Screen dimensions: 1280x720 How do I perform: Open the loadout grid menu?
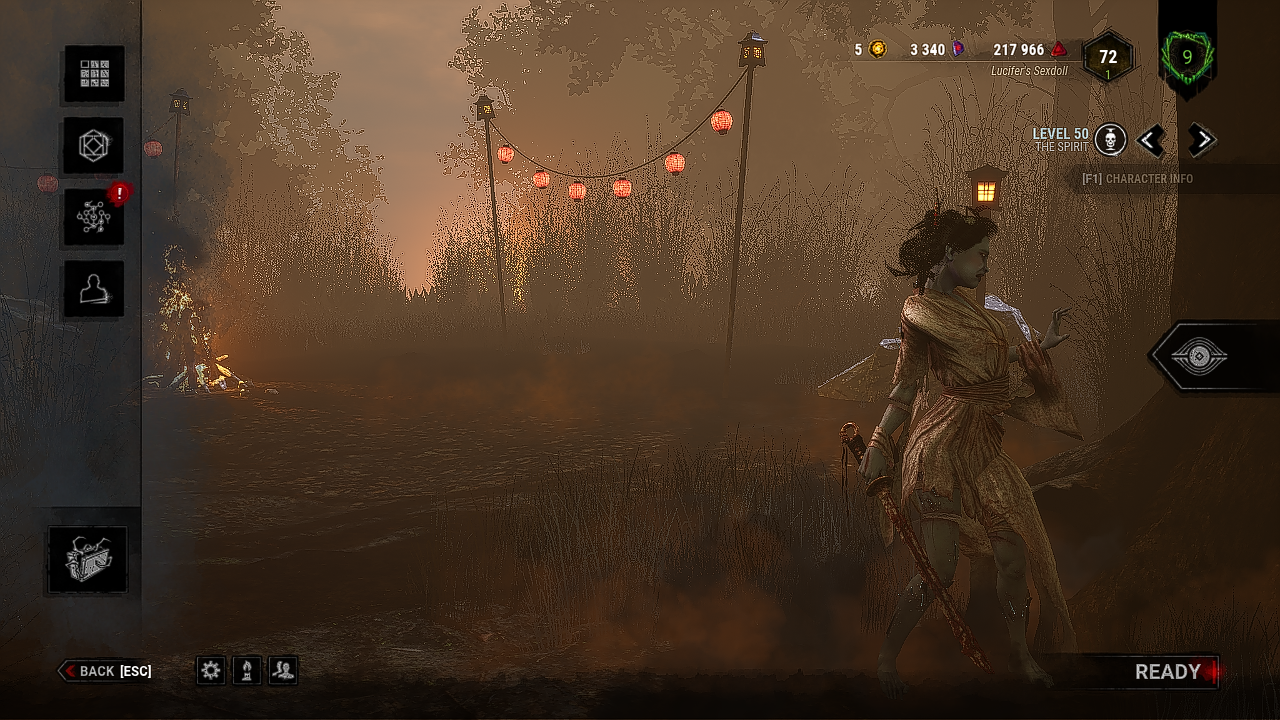tap(94, 74)
